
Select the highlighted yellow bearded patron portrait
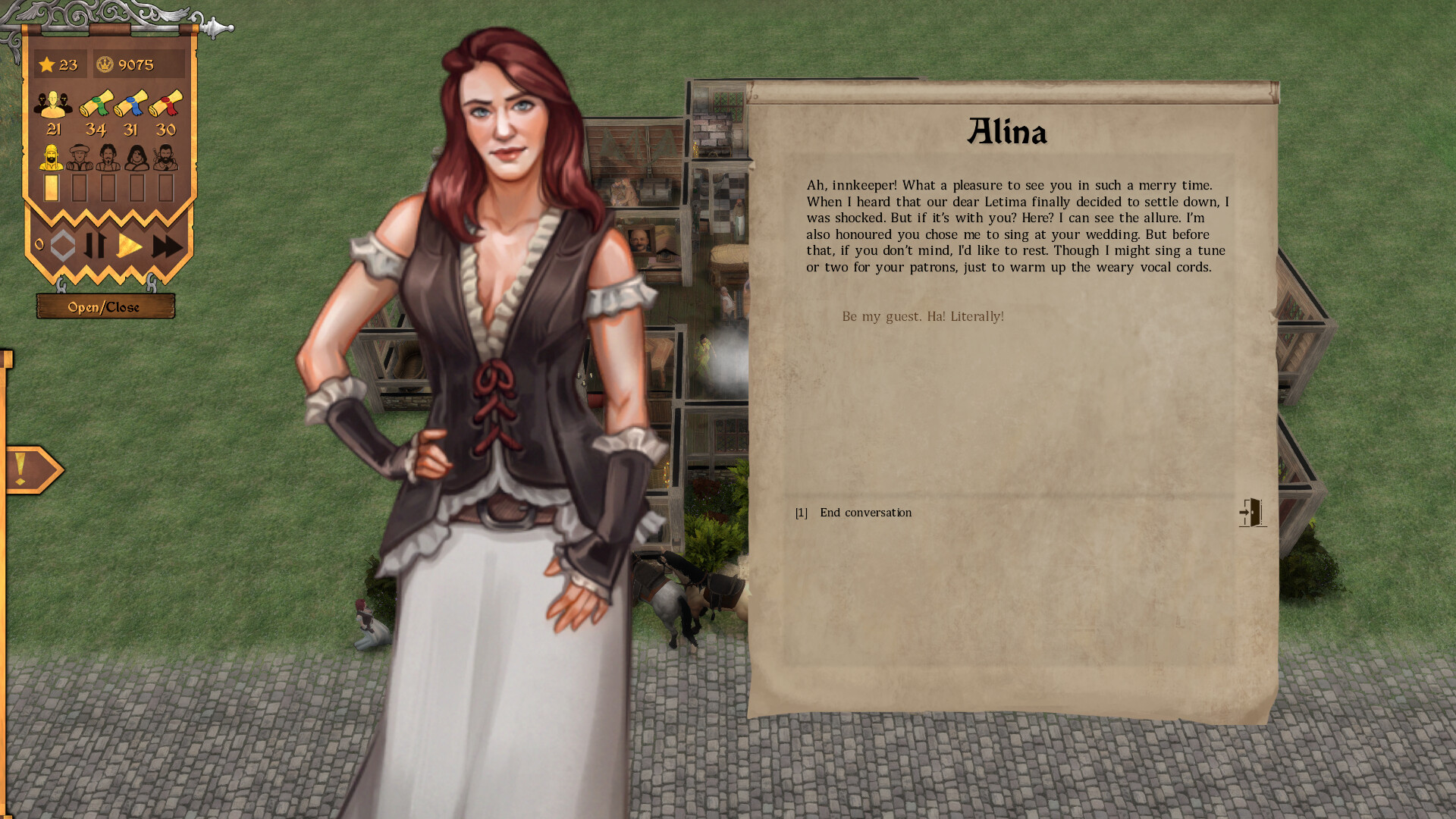(x=51, y=158)
